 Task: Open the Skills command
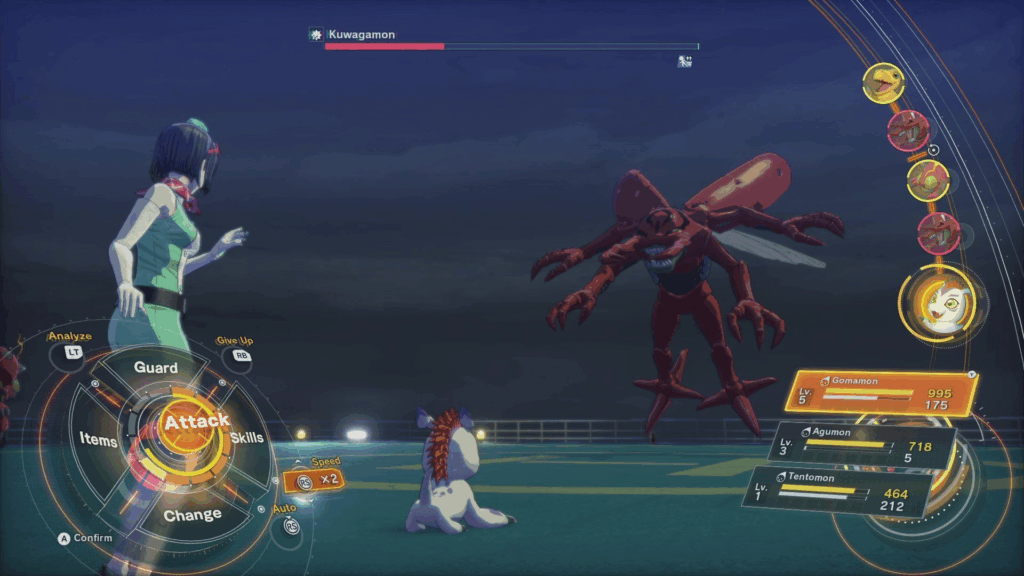click(x=247, y=438)
